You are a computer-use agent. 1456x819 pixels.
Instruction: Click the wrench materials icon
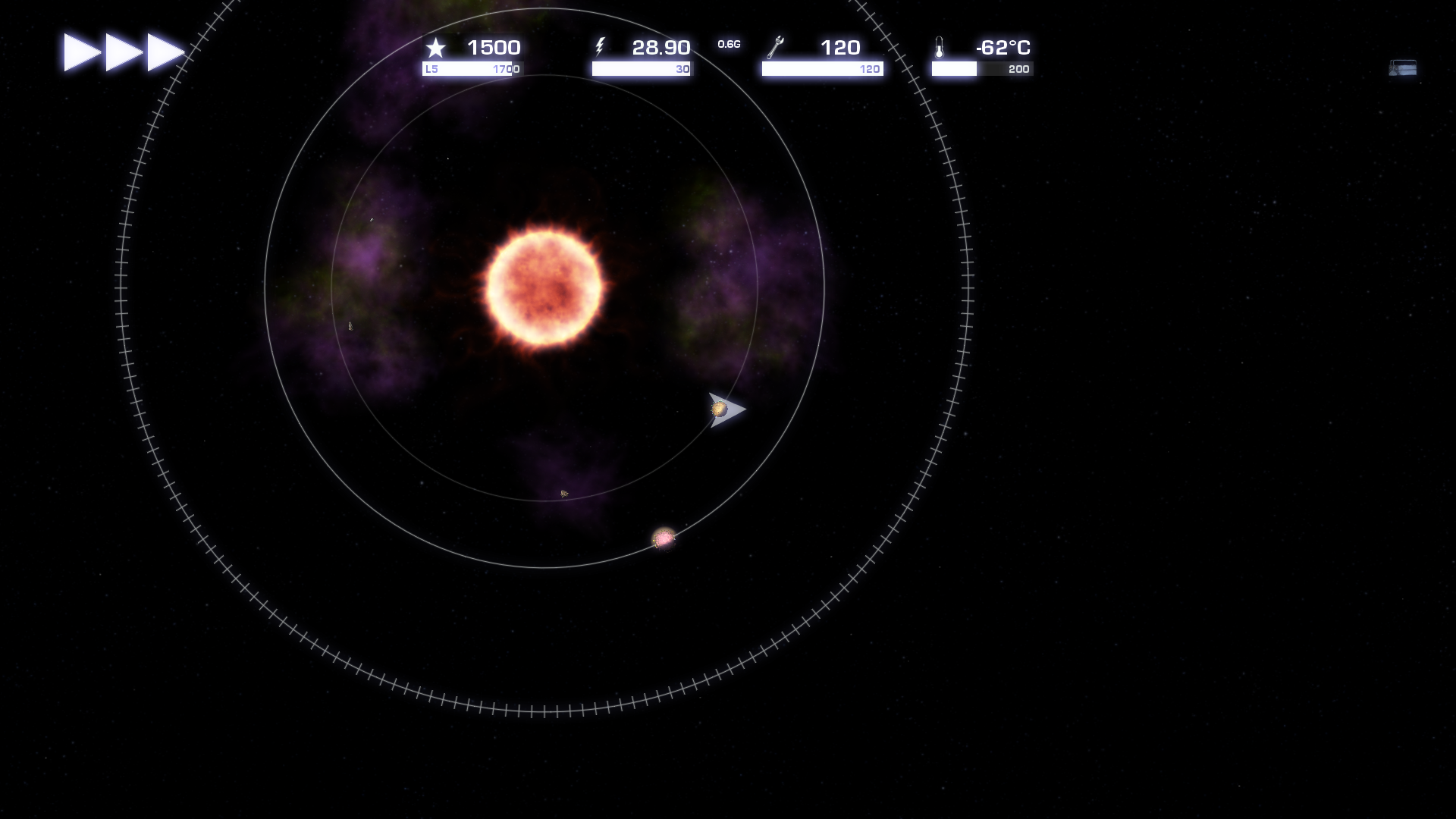pos(775,47)
